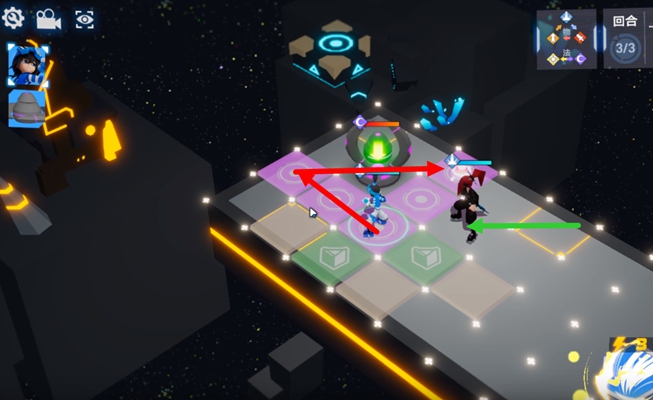
Task: Toggle the video camera view mode
Action: [x=48, y=18]
